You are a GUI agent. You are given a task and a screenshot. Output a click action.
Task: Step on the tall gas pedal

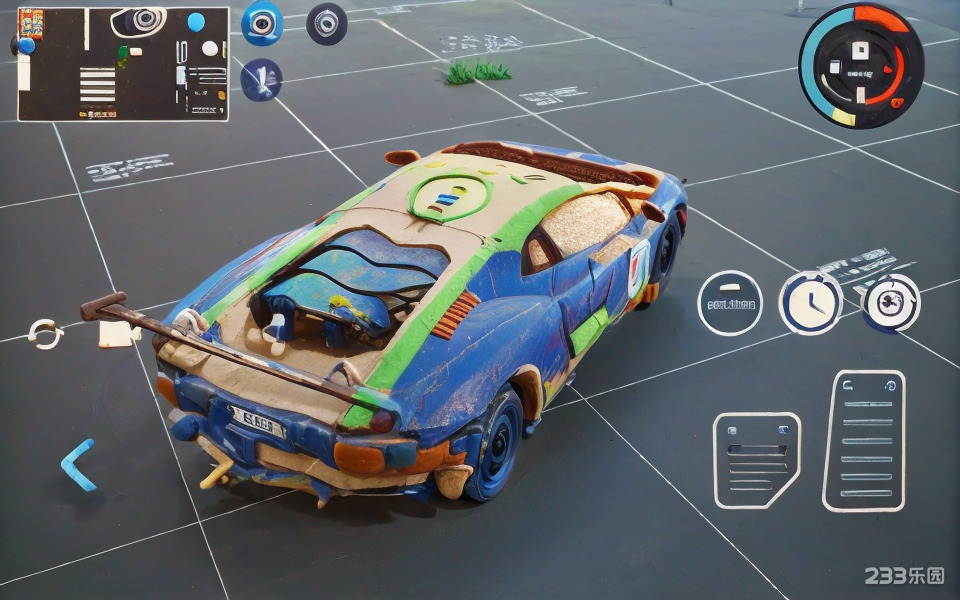[x=864, y=441]
